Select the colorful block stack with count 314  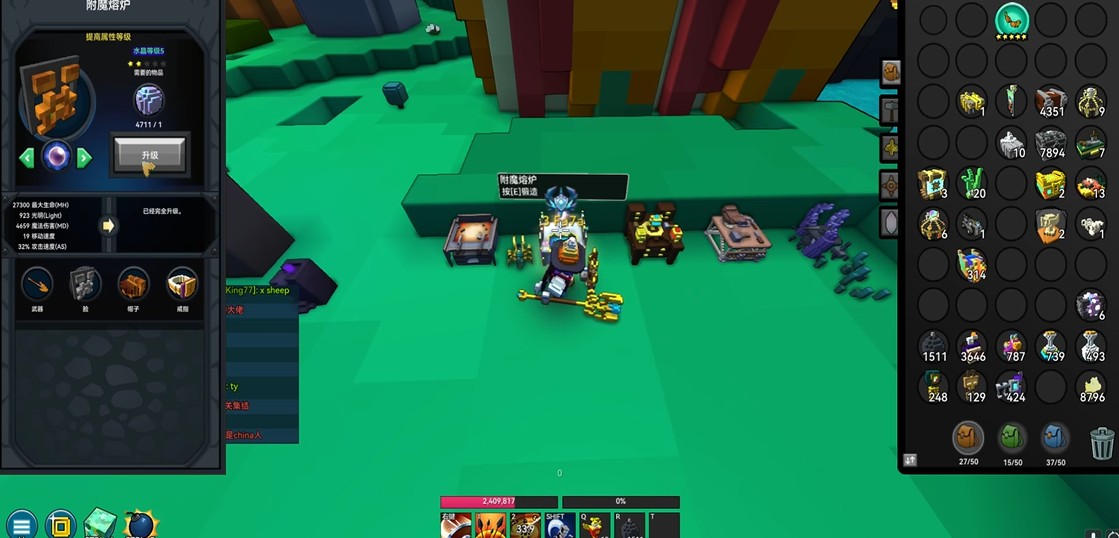pyautogui.click(x=972, y=264)
